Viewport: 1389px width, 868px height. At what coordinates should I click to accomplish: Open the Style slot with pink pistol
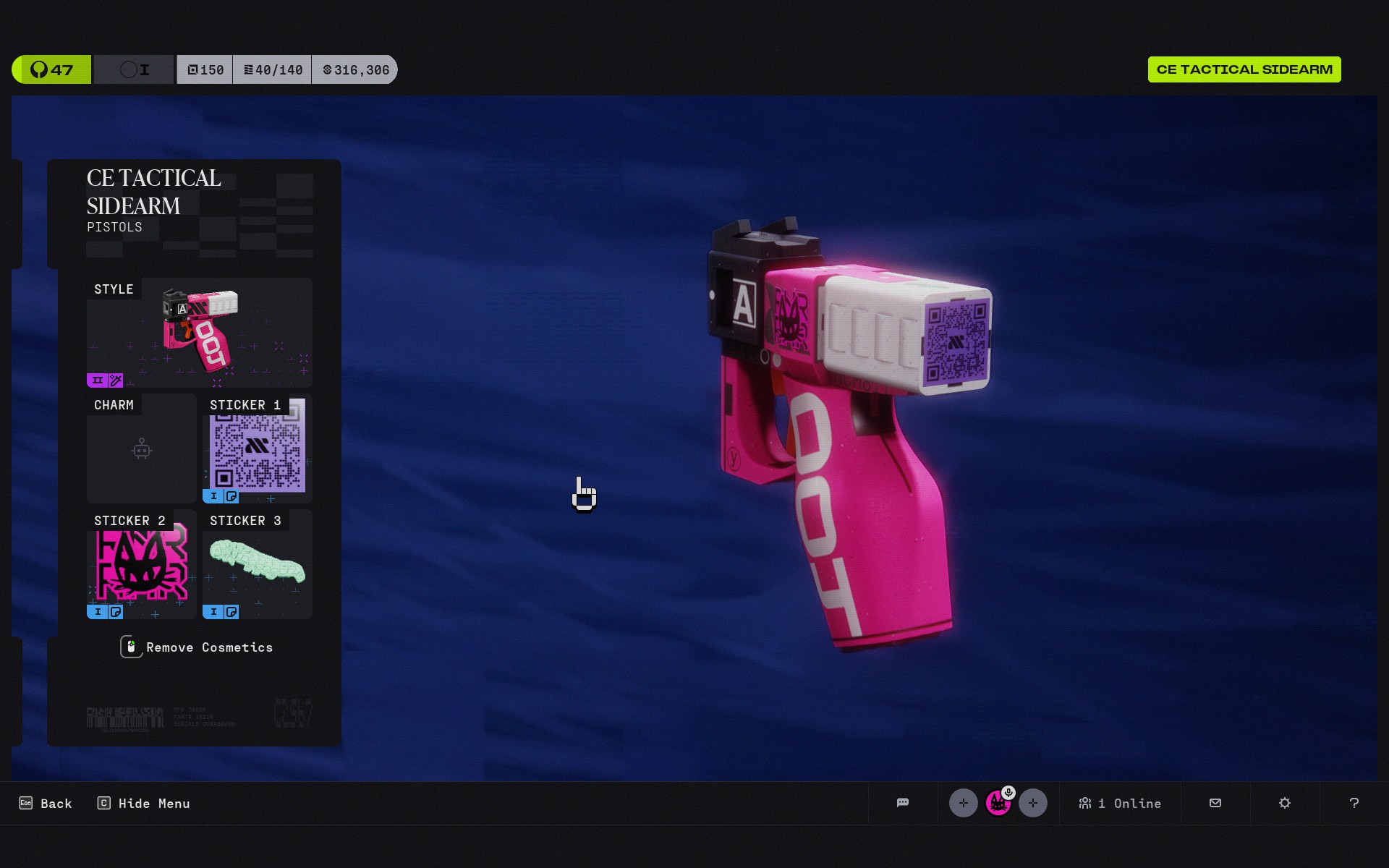click(199, 332)
